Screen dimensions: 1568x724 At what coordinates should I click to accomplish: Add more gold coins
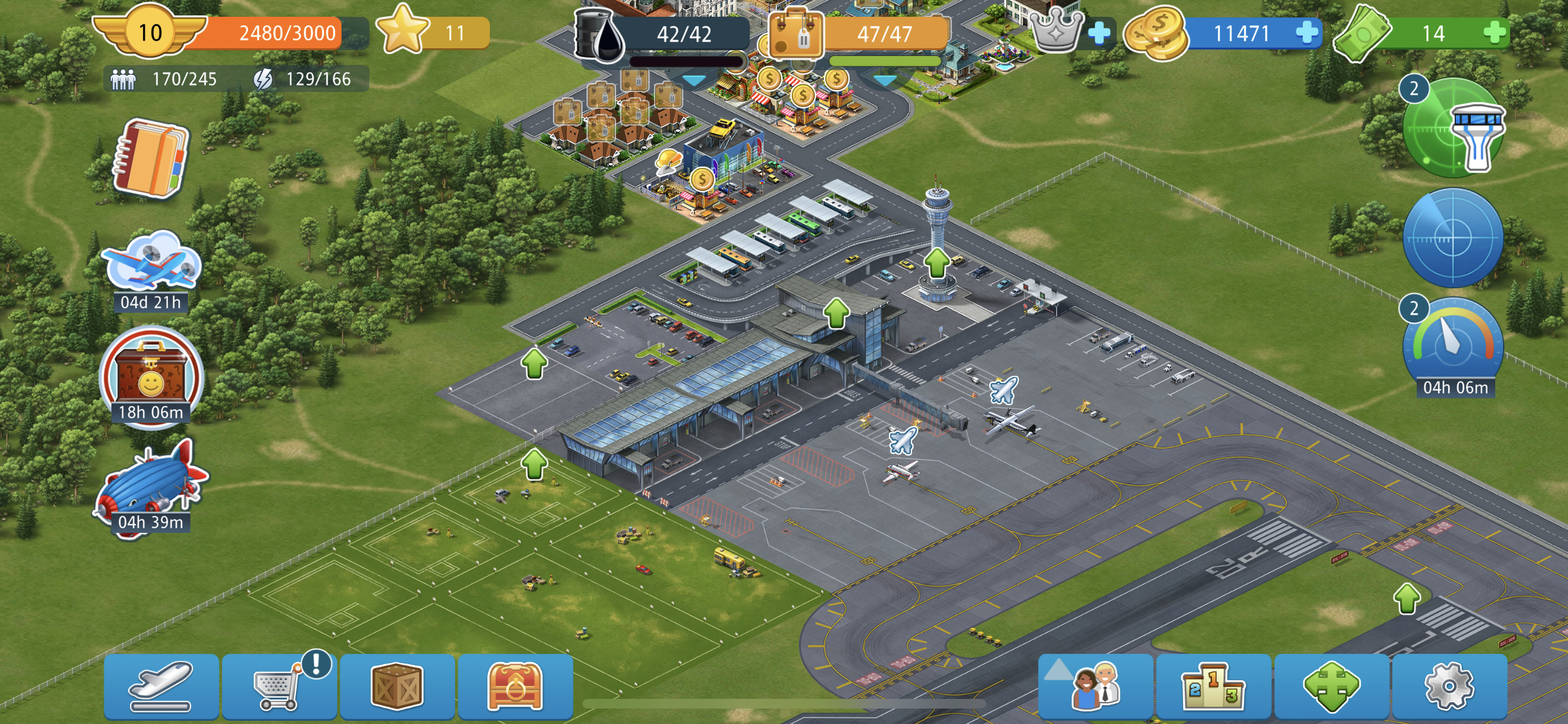coord(1307,32)
